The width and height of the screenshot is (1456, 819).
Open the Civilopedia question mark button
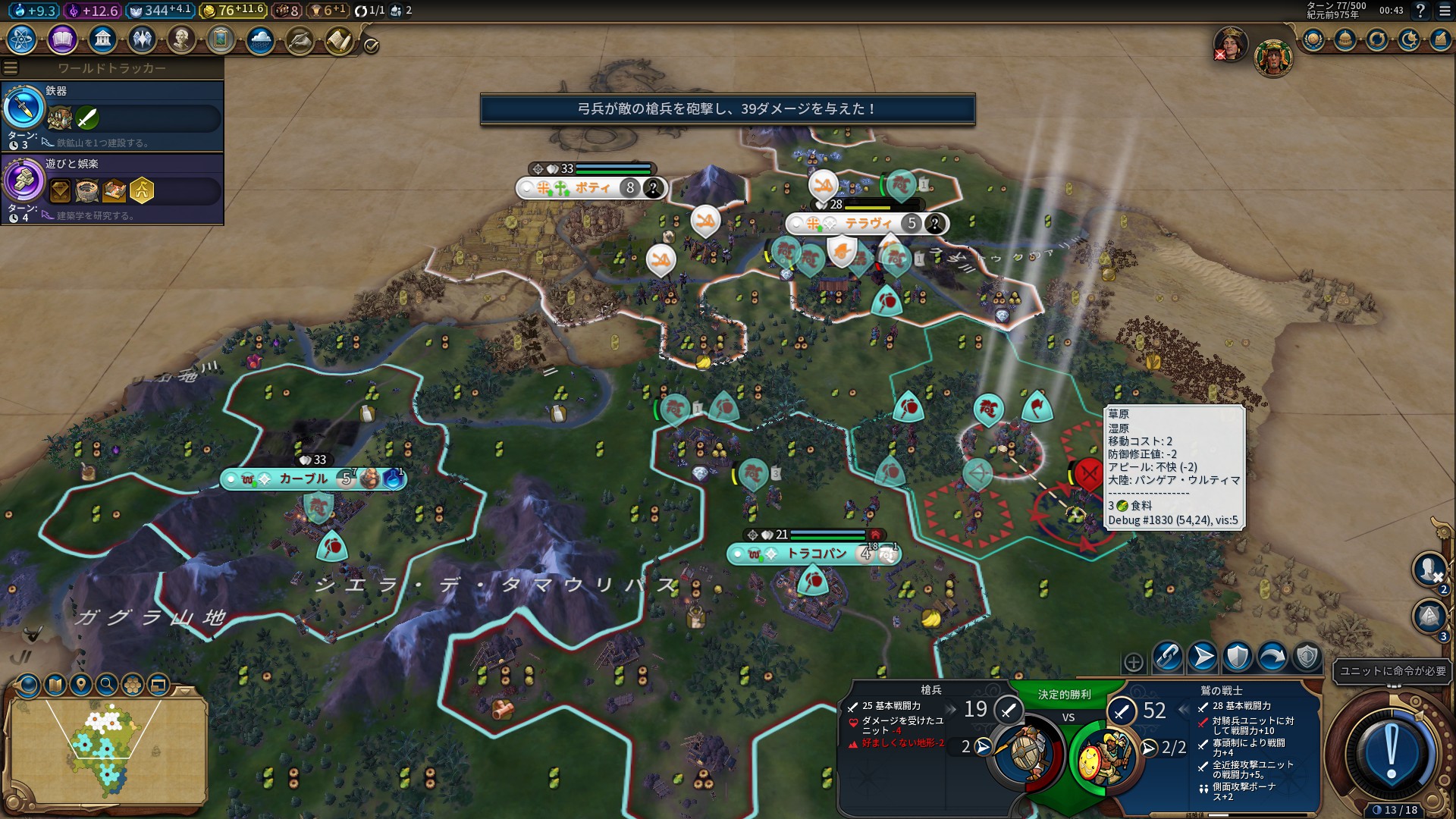(x=1420, y=11)
